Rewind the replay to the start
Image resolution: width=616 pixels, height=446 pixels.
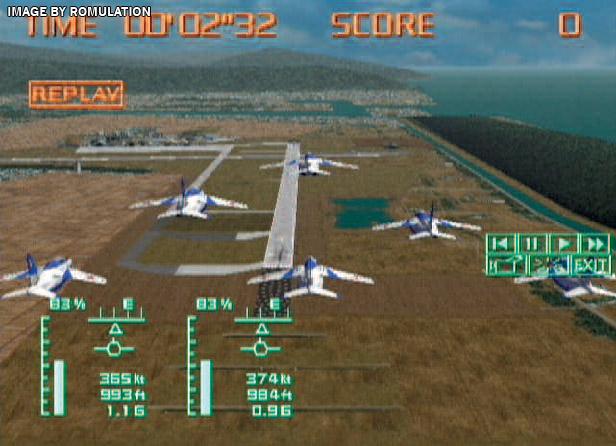point(501,244)
